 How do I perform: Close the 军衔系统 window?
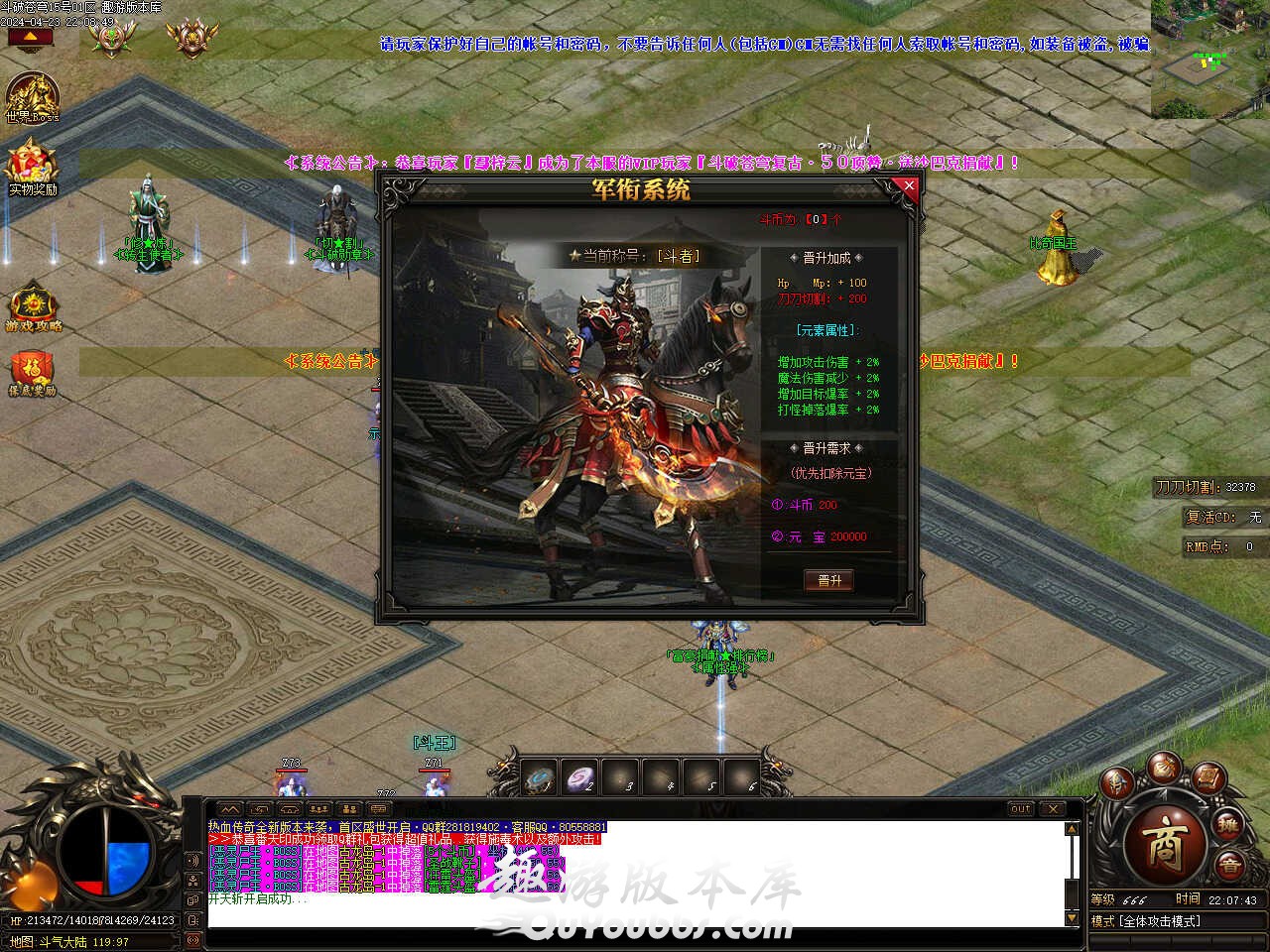point(908,185)
